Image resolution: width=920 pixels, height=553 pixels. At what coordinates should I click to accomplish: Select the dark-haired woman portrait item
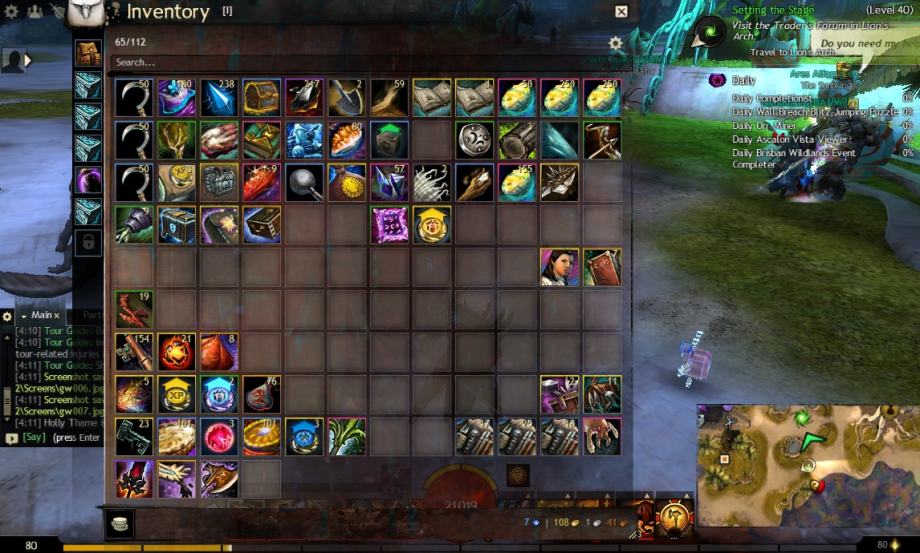tap(559, 267)
